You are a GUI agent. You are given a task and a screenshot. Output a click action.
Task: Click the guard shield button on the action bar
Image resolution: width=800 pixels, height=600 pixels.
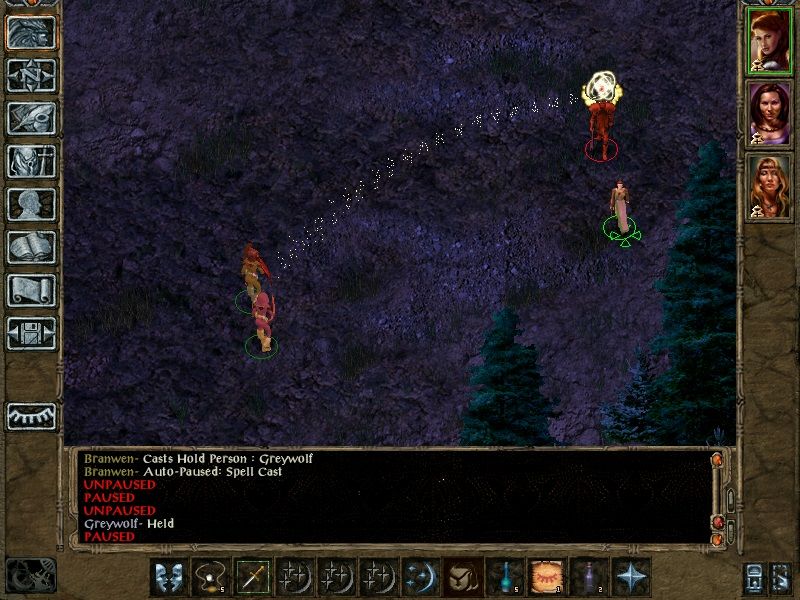[x=169, y=578]
